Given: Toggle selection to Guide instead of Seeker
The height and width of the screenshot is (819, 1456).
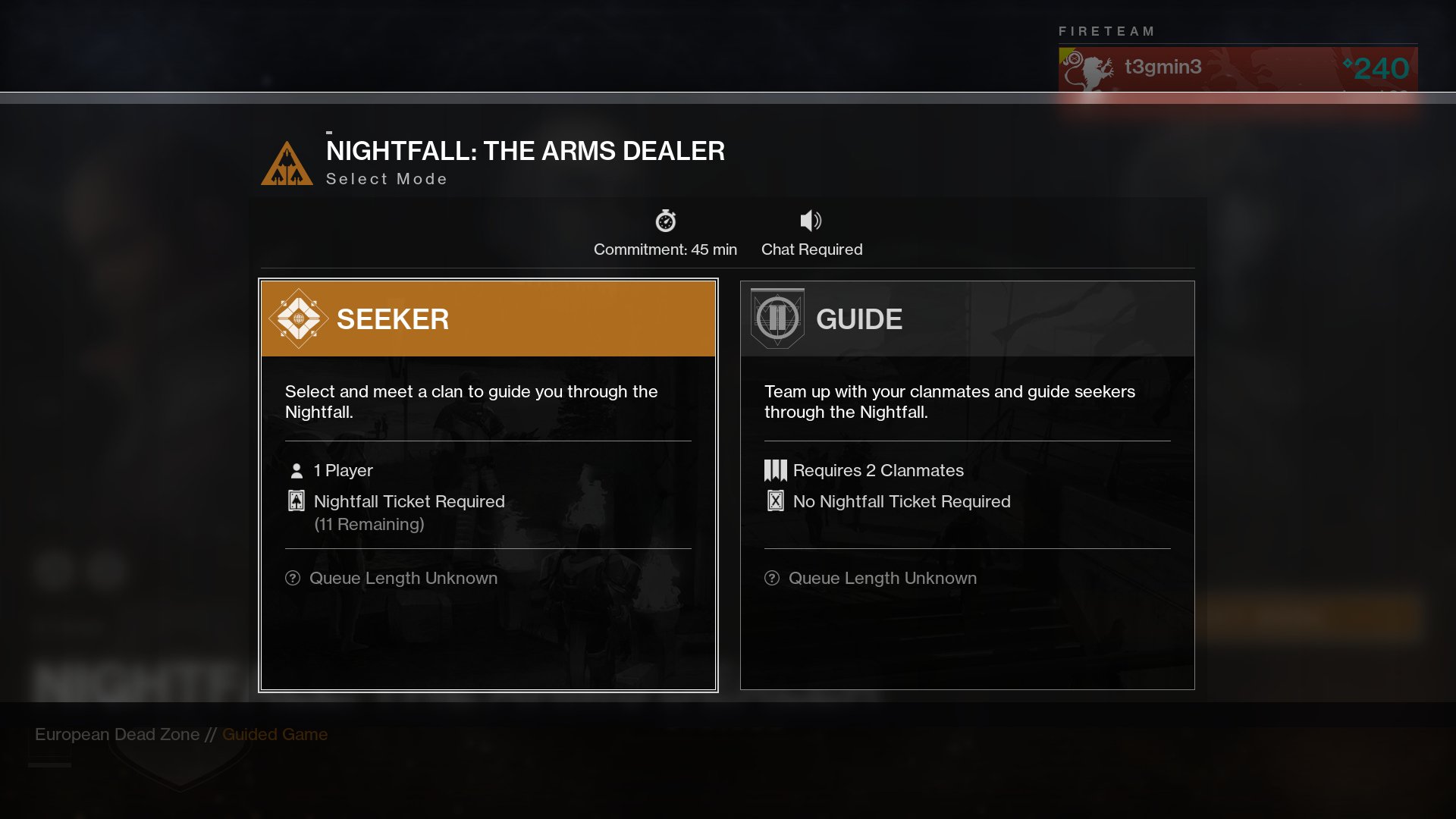Looking at the screenshot, I should coord(967,318).
